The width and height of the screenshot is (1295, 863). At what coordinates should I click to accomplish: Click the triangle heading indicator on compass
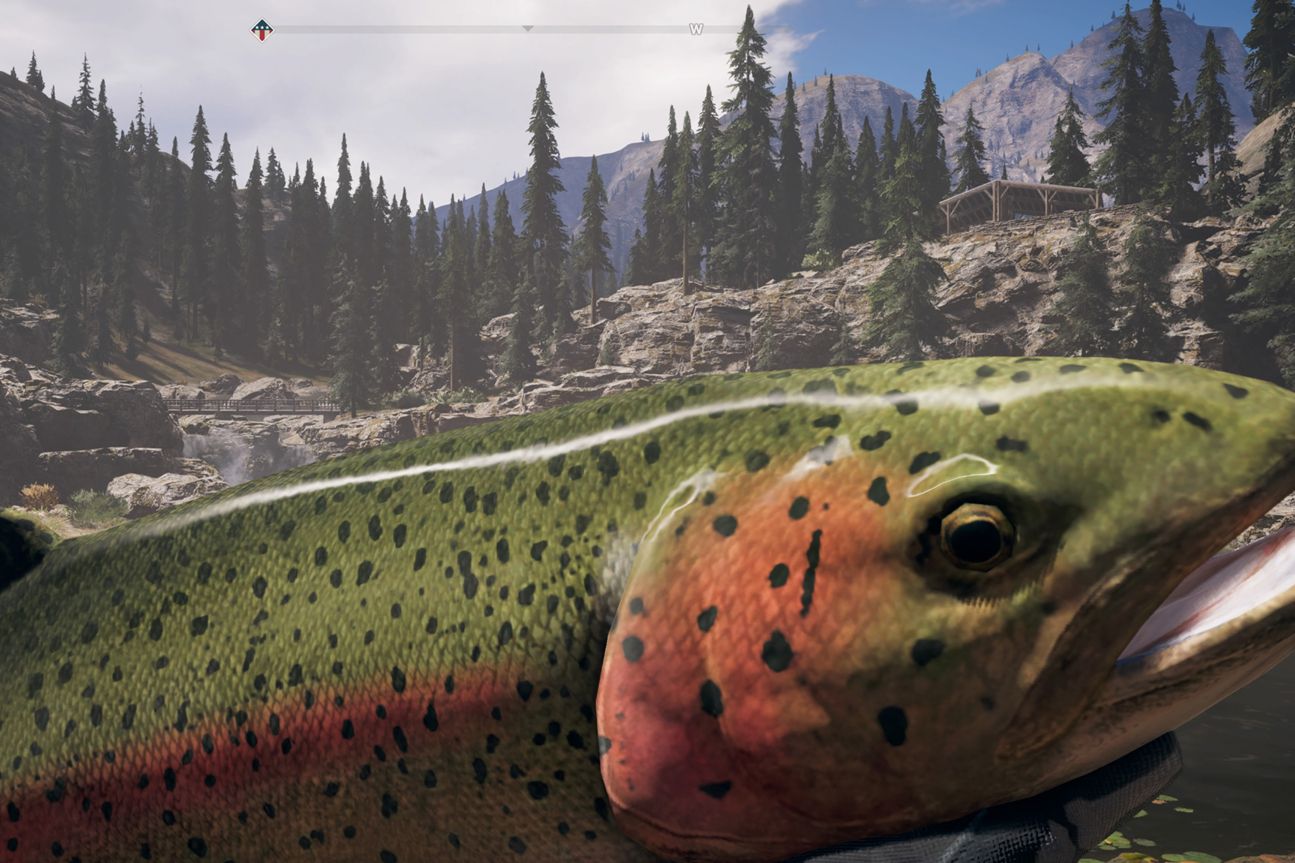527,29
